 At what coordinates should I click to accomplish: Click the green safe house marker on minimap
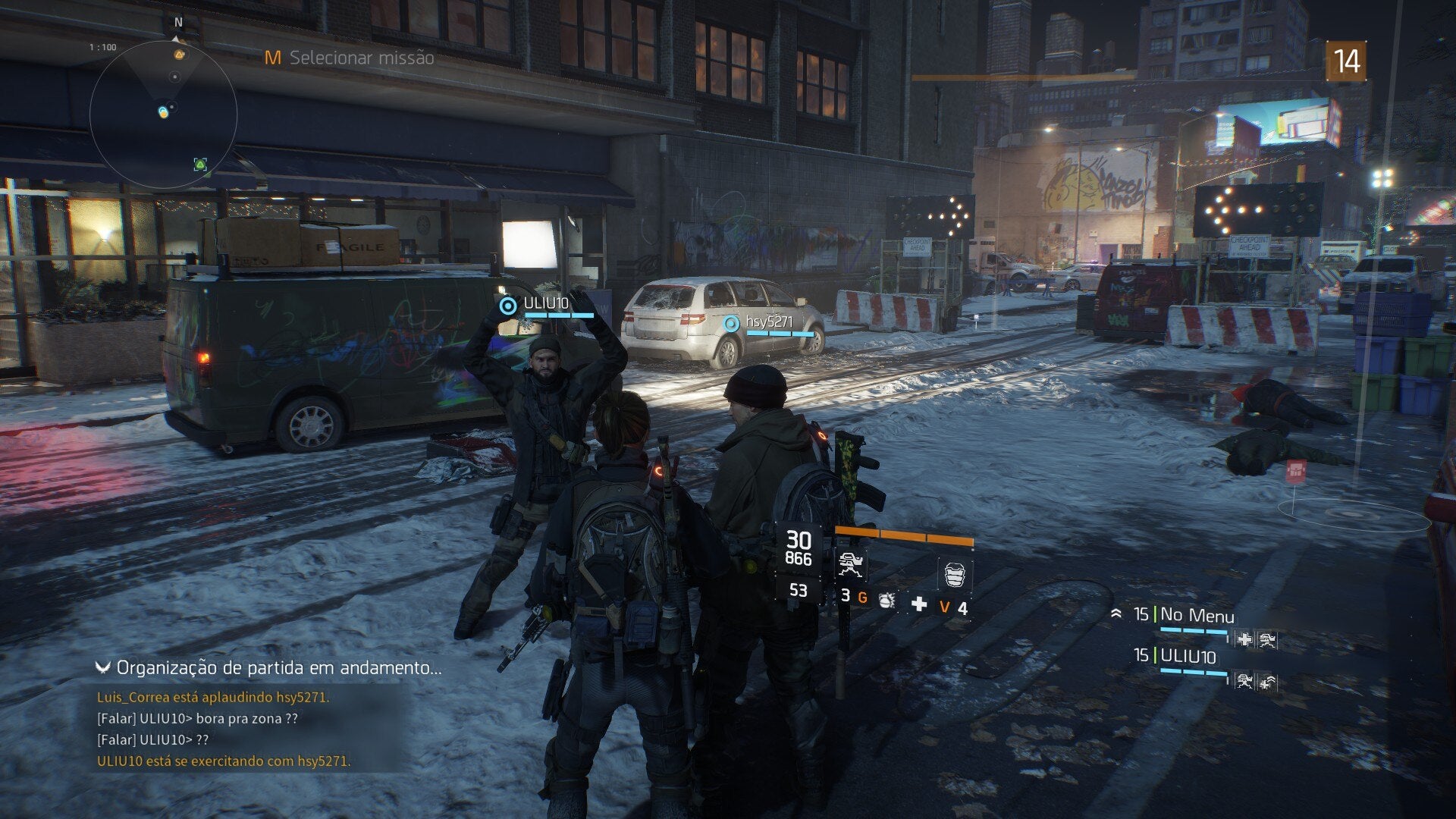point(200,165)
